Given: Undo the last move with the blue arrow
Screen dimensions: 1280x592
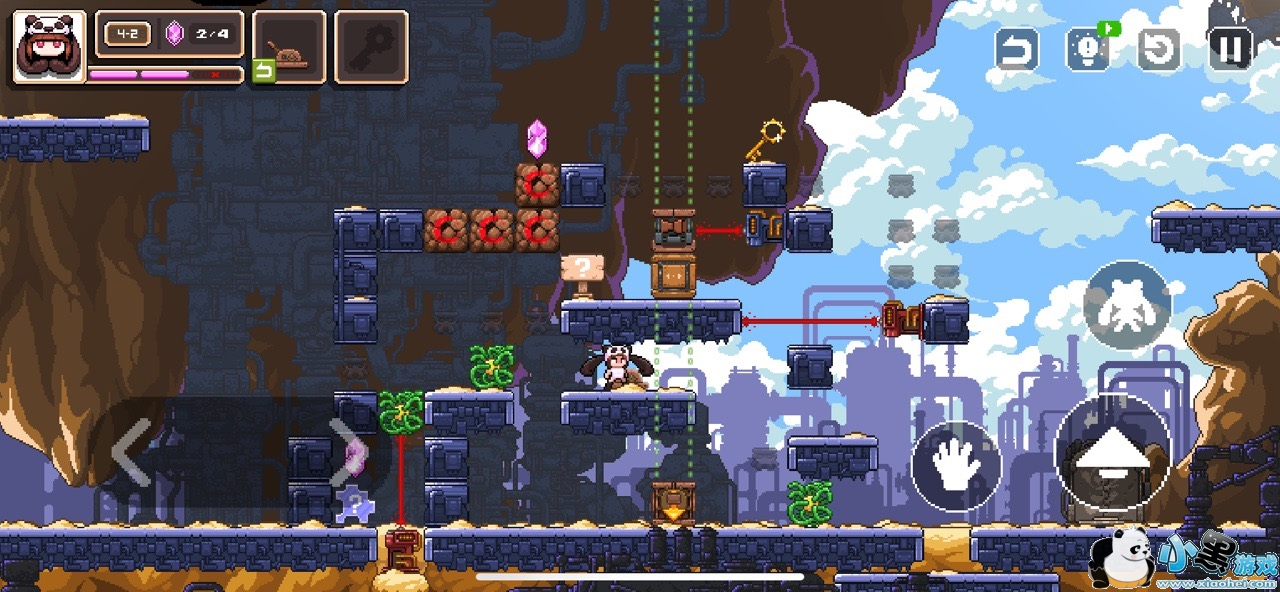Looking at the screenshot, I should click(1016, 48).
